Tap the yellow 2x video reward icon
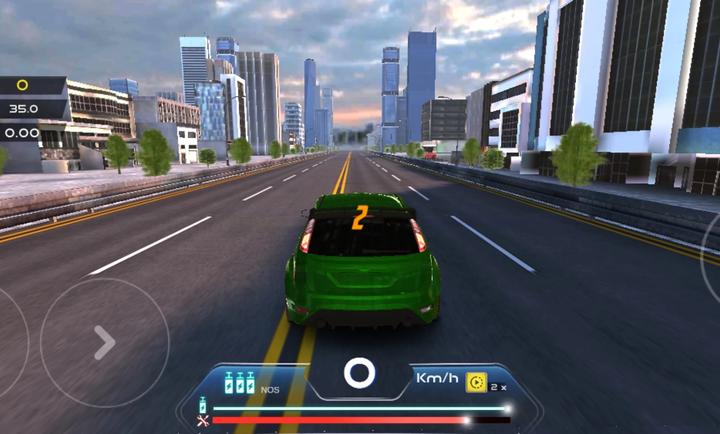Image resolution: width=720 pixels, height=434 pixels. click(476, 383)
